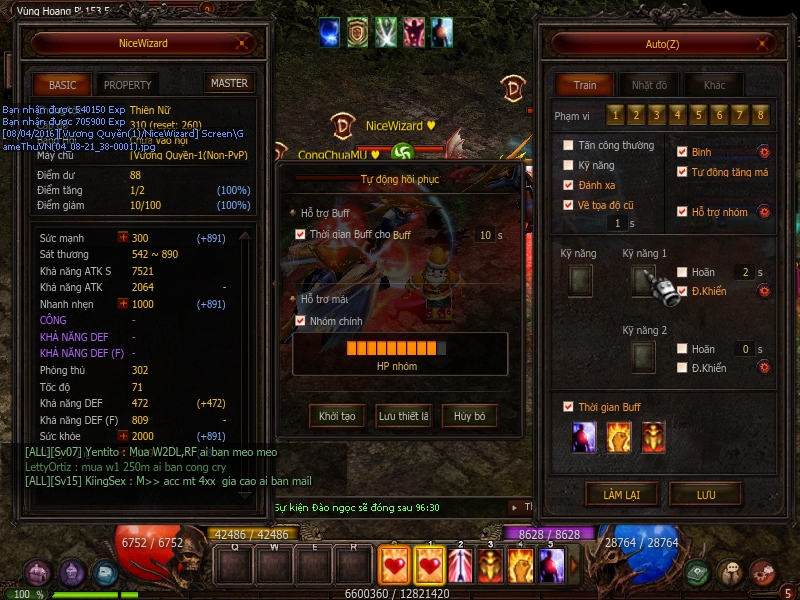This screenshot has width=800, height=600.
Task: Save auto settings with LƯU button
Action: (x=705, y=494)
